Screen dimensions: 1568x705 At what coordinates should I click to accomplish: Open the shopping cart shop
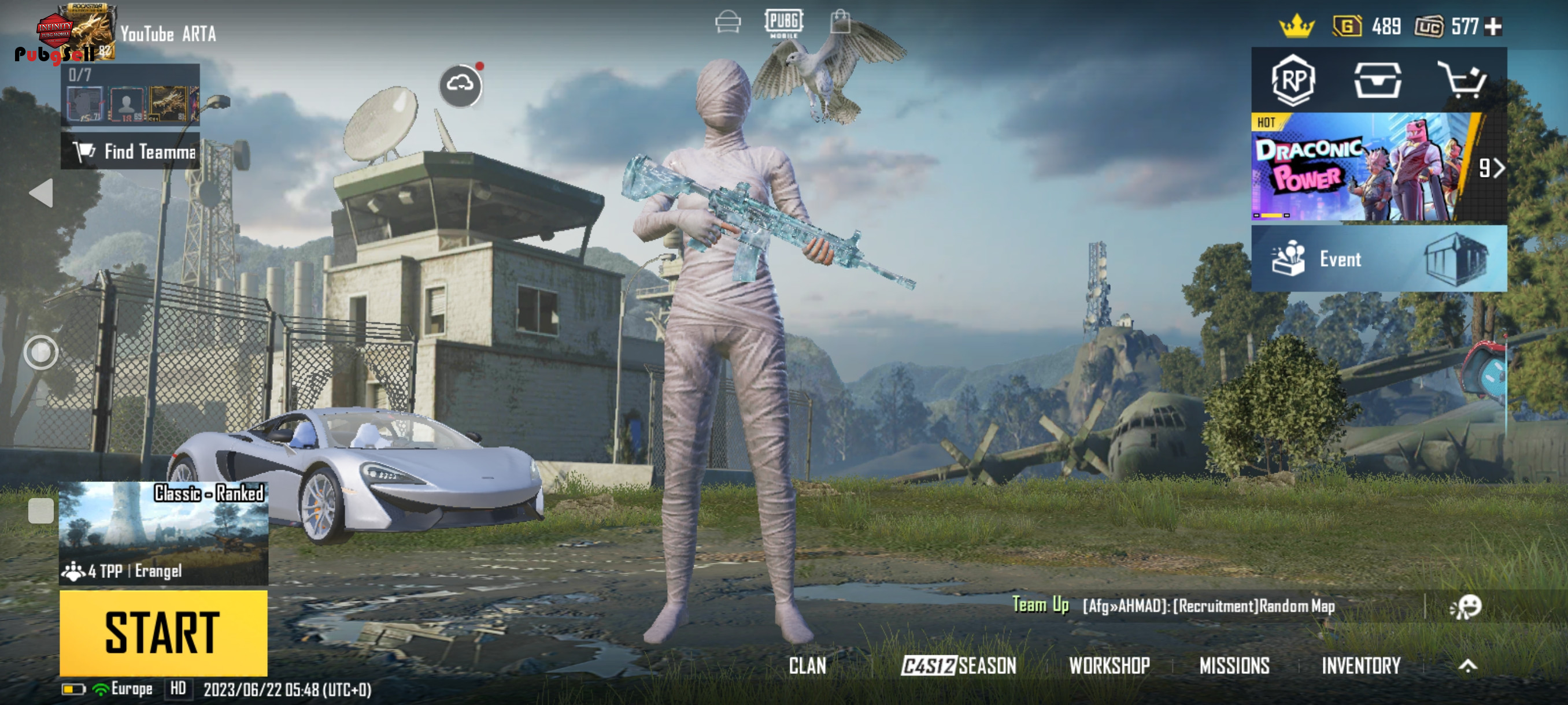[x=1462, y=81]
